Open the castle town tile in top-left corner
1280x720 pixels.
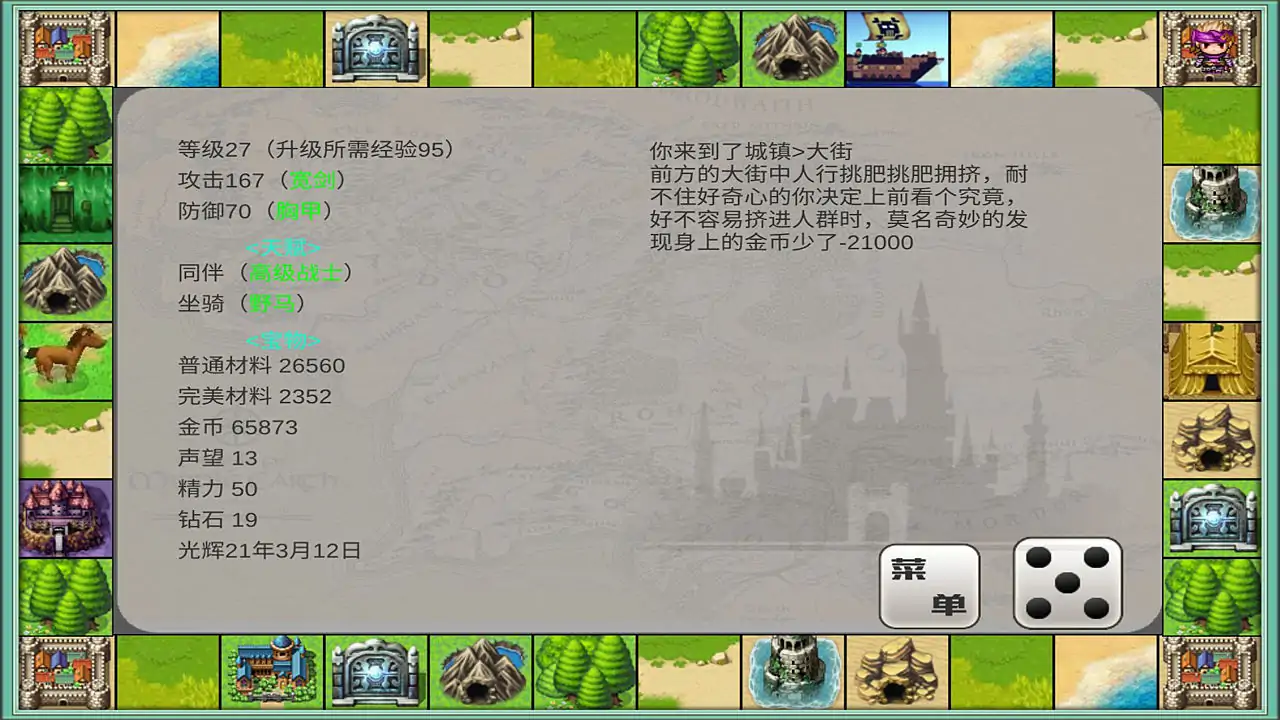[64, 47]
